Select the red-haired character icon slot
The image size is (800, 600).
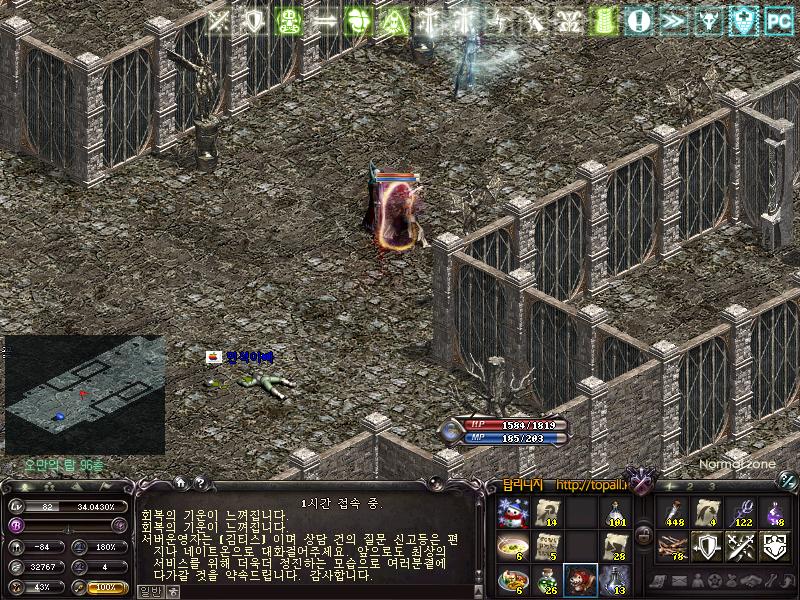pyautogui.click(x=580, y=579)
